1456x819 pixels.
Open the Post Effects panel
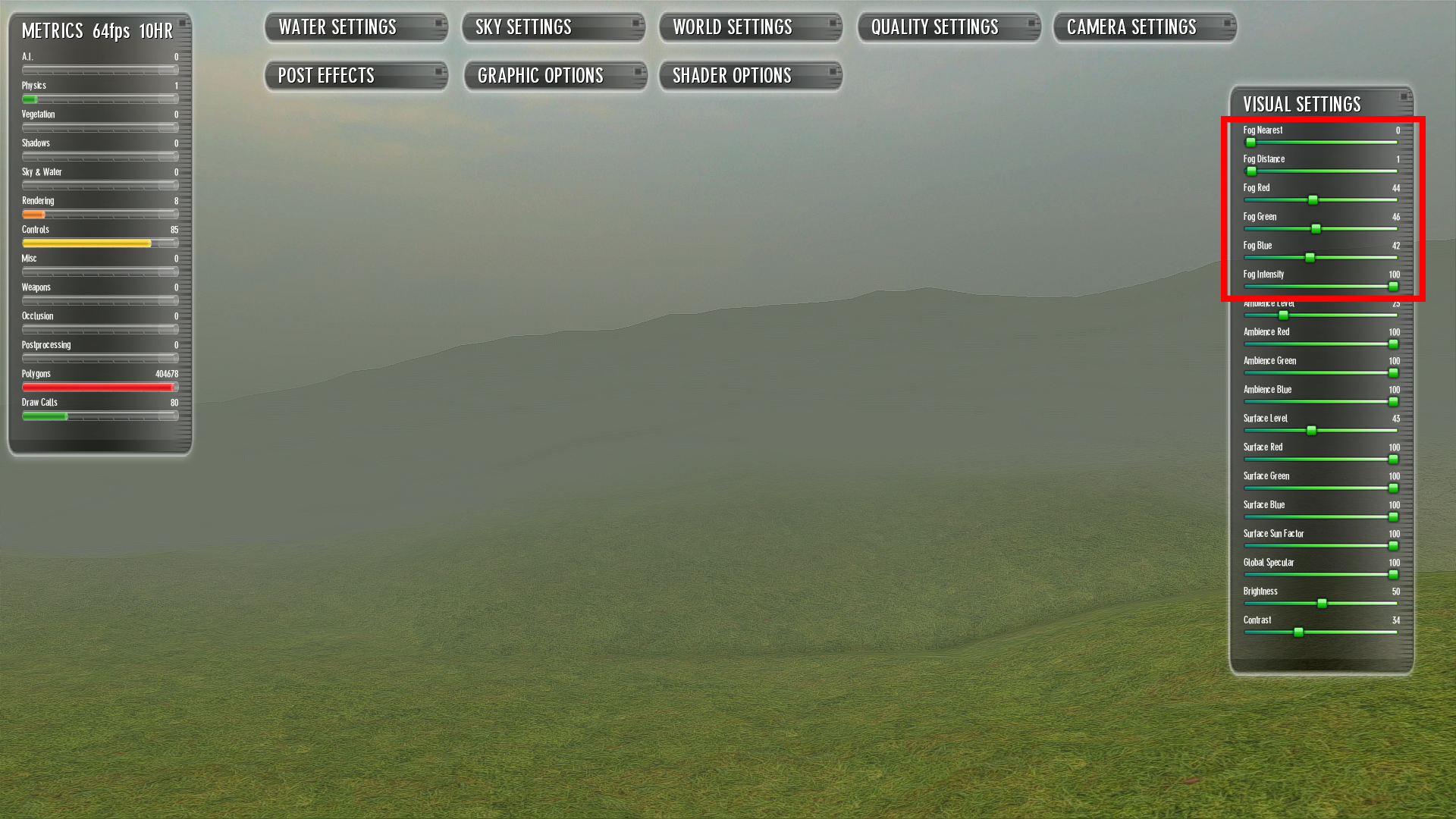tap(355, 76)
